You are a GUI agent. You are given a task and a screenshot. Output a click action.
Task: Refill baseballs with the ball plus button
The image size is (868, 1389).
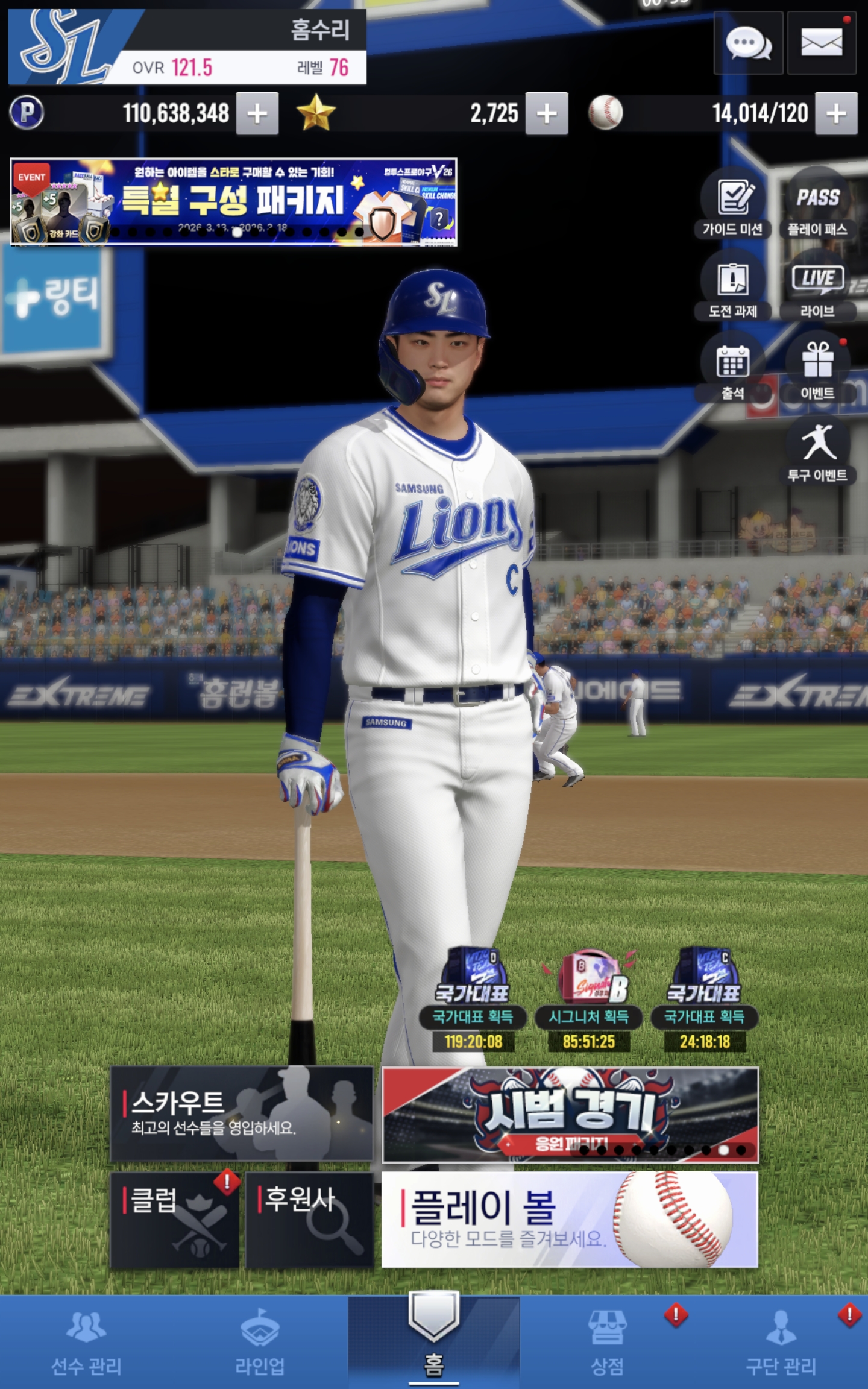tap(836, 113)
